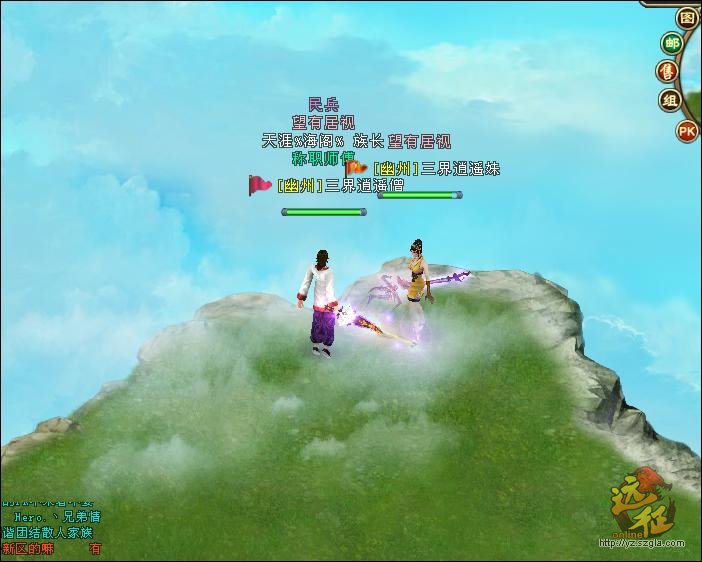Open the shop via the 售 button
The width and height of the screenshot is (702, 562).
668,71
